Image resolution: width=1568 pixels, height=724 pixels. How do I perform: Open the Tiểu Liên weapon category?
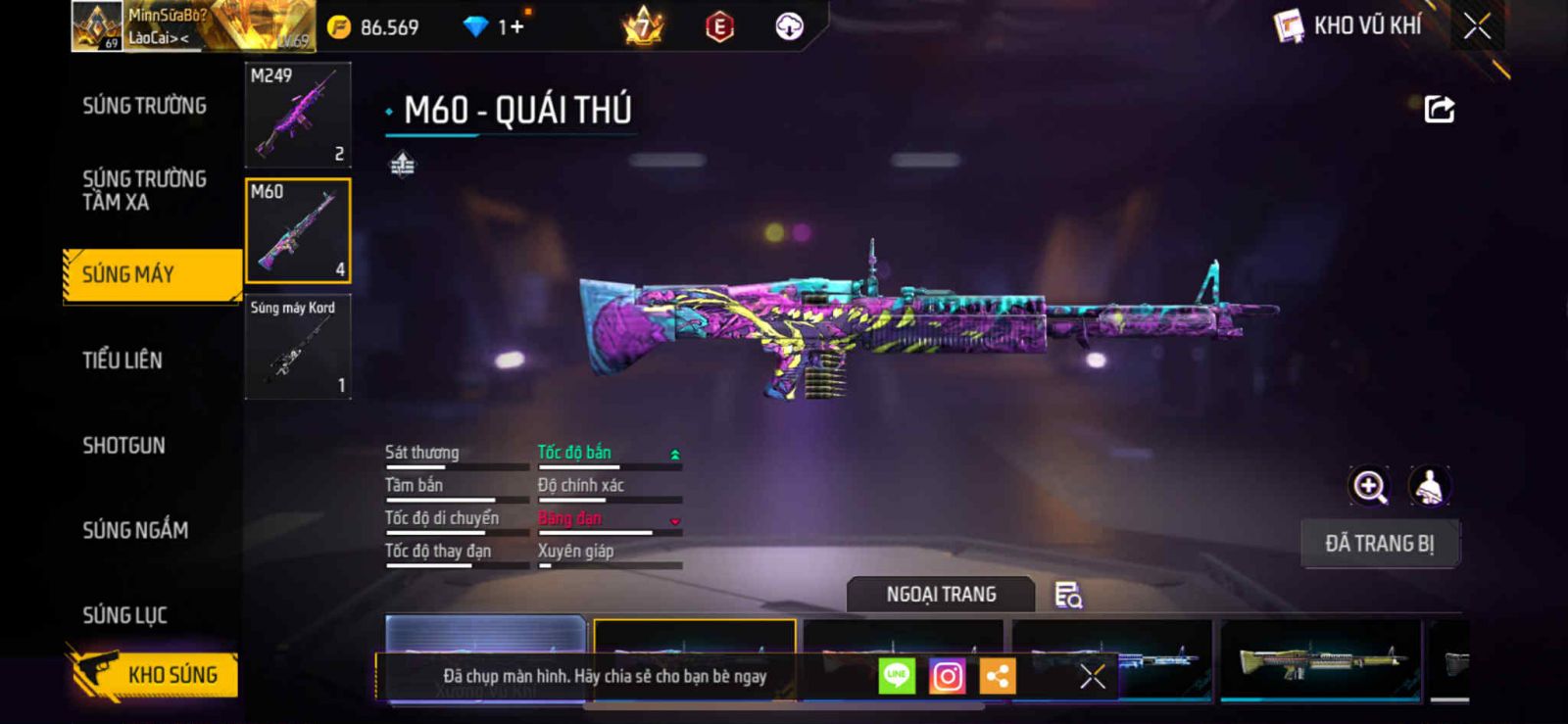click(x=122, y=361)
